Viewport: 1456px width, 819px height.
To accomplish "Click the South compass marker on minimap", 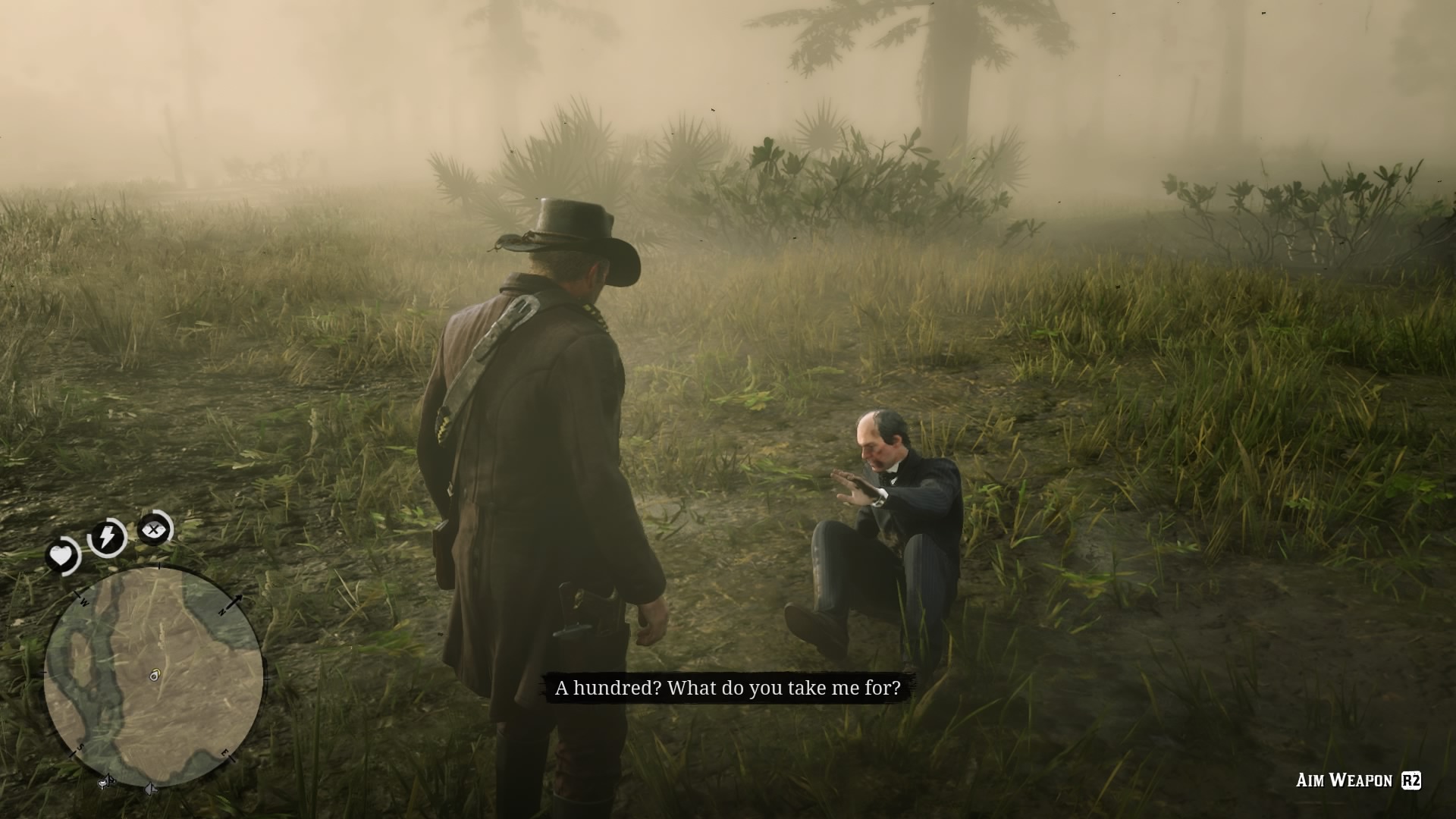I will (x=80, y=746).
